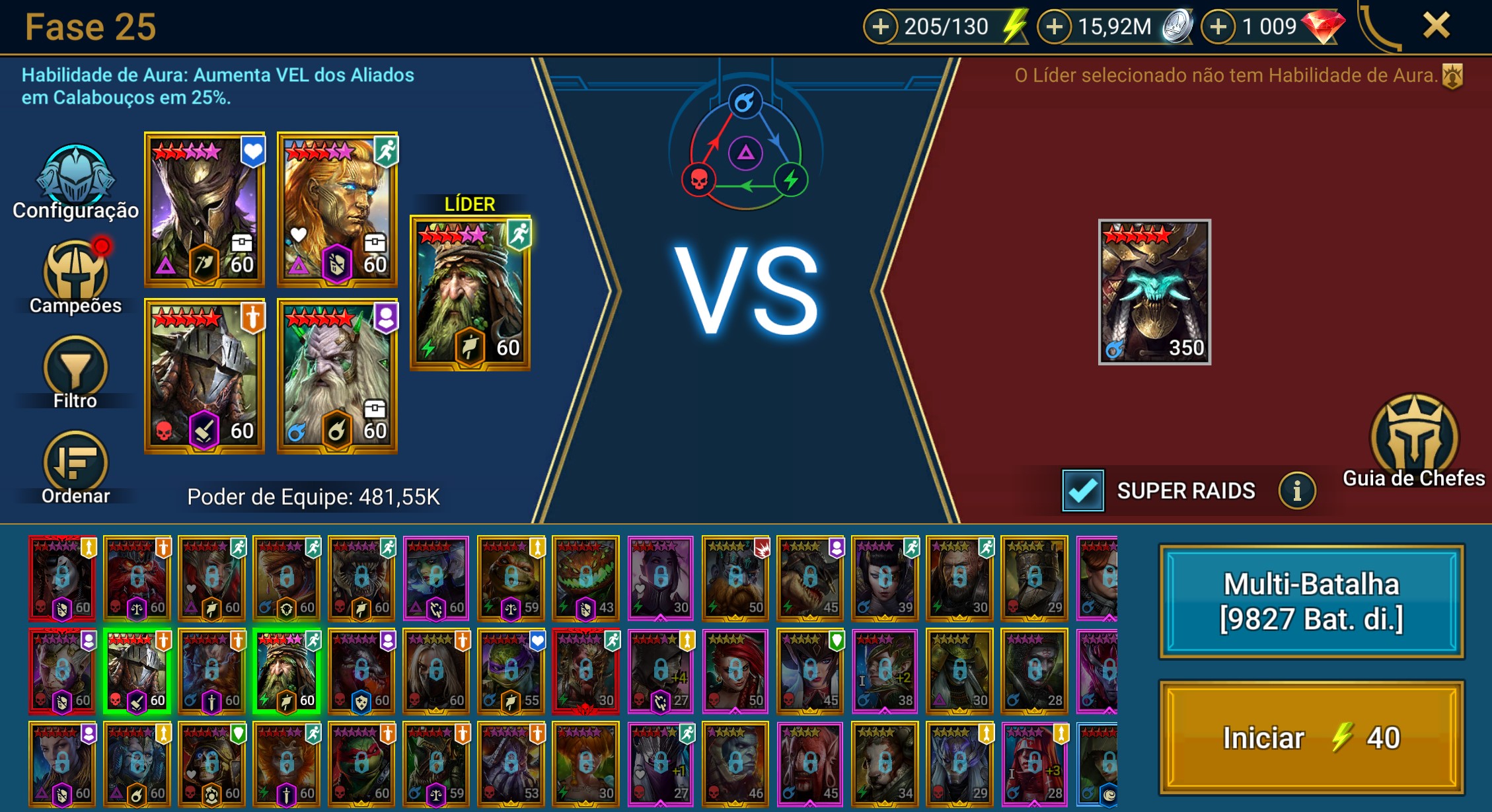Select the golden-haired champion in team

(337, 210)
